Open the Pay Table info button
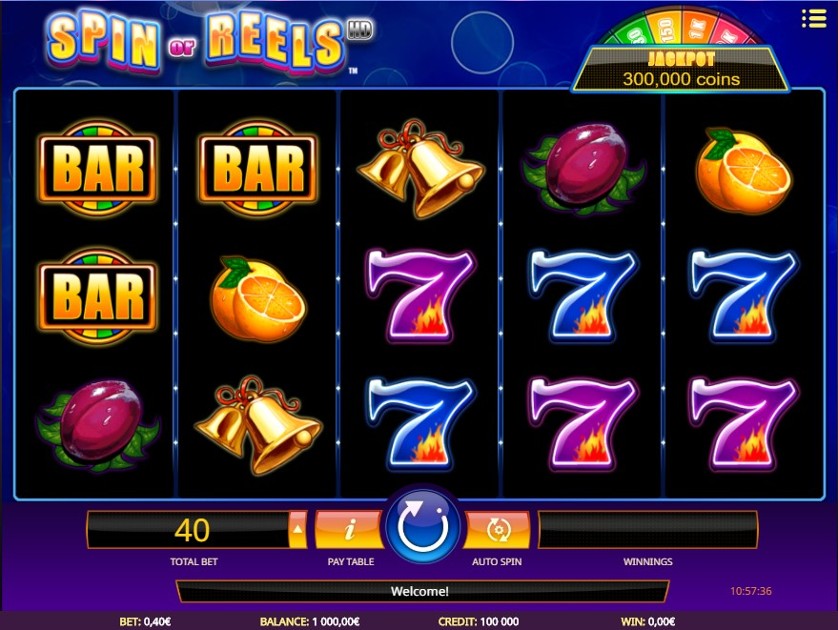 349,529
